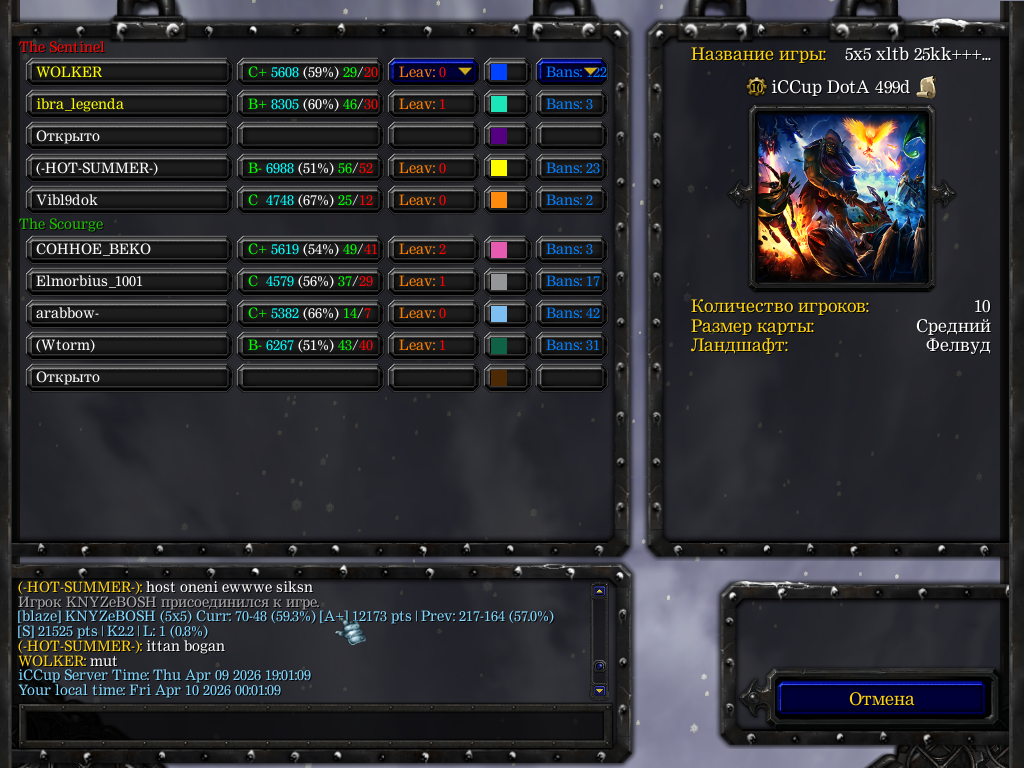The width and height of the screenshot is (1024, 768).
Task: Click the arabbow- player slot
Action: [129, 313]
